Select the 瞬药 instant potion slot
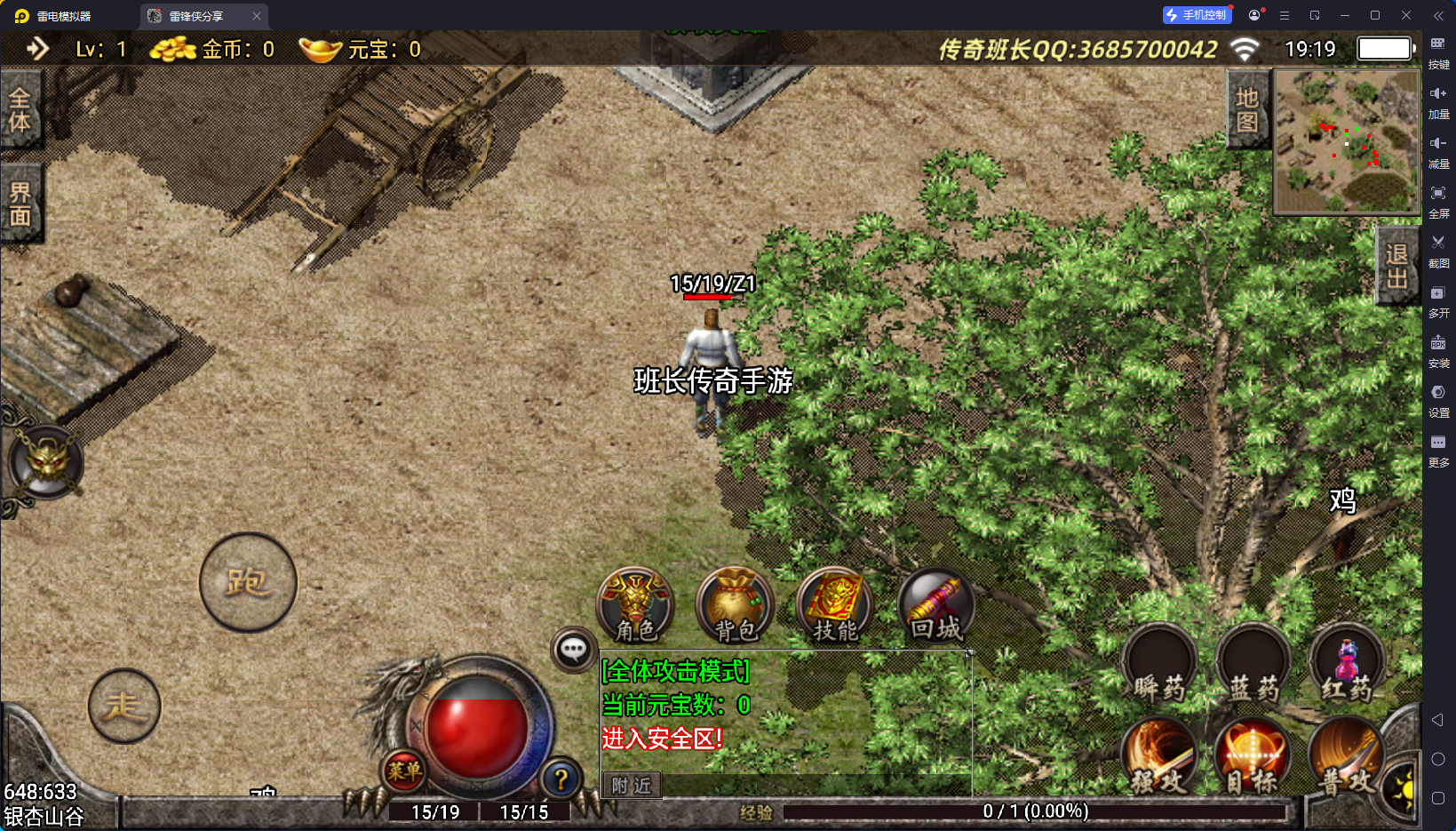The image size is (1456, 831). [1159, 665]
